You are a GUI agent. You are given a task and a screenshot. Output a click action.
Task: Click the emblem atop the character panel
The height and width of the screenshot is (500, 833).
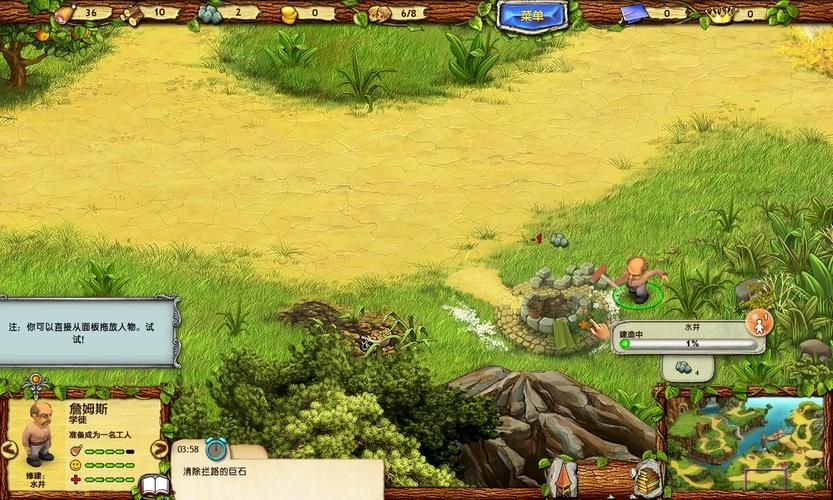[x=37, y=381]
